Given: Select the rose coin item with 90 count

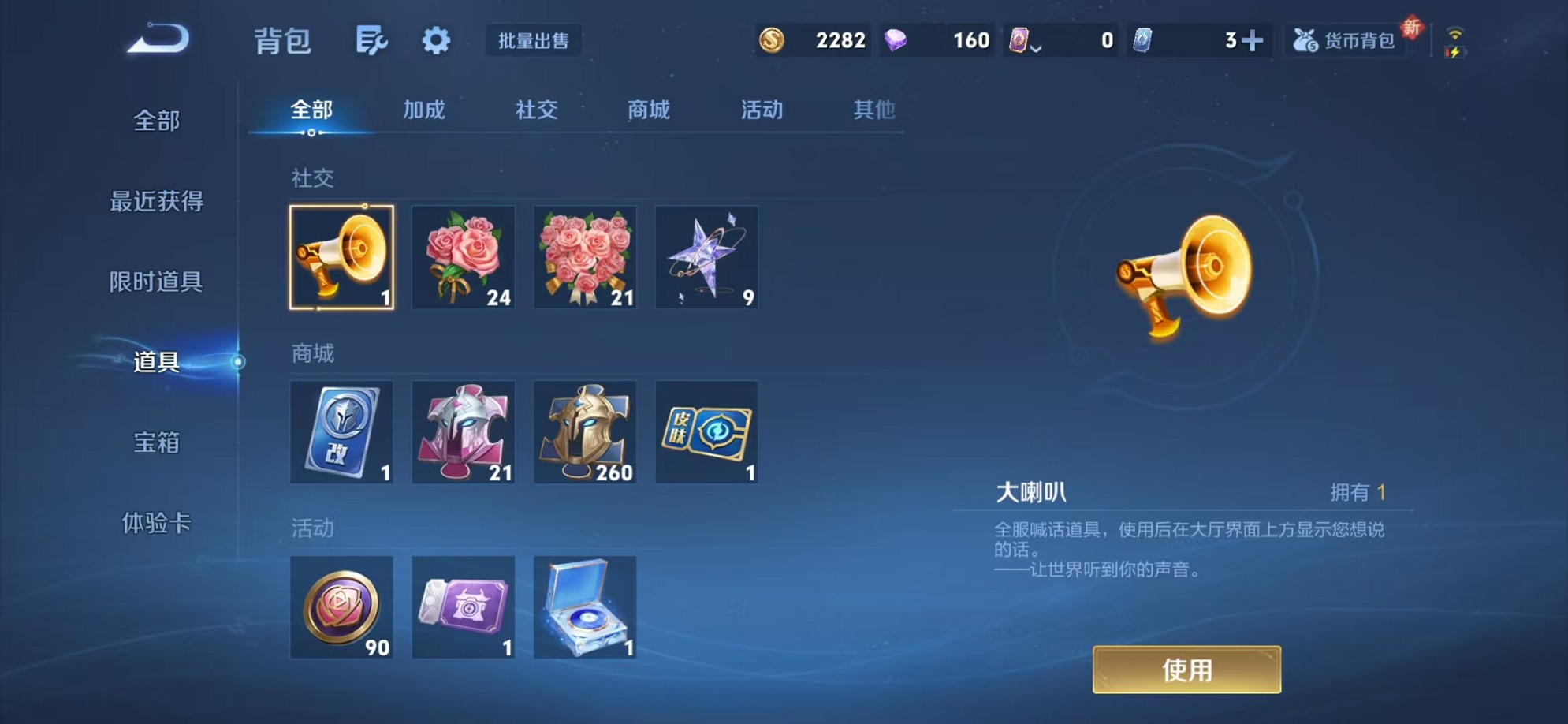Looking at the screenshot, I should 341,609.
